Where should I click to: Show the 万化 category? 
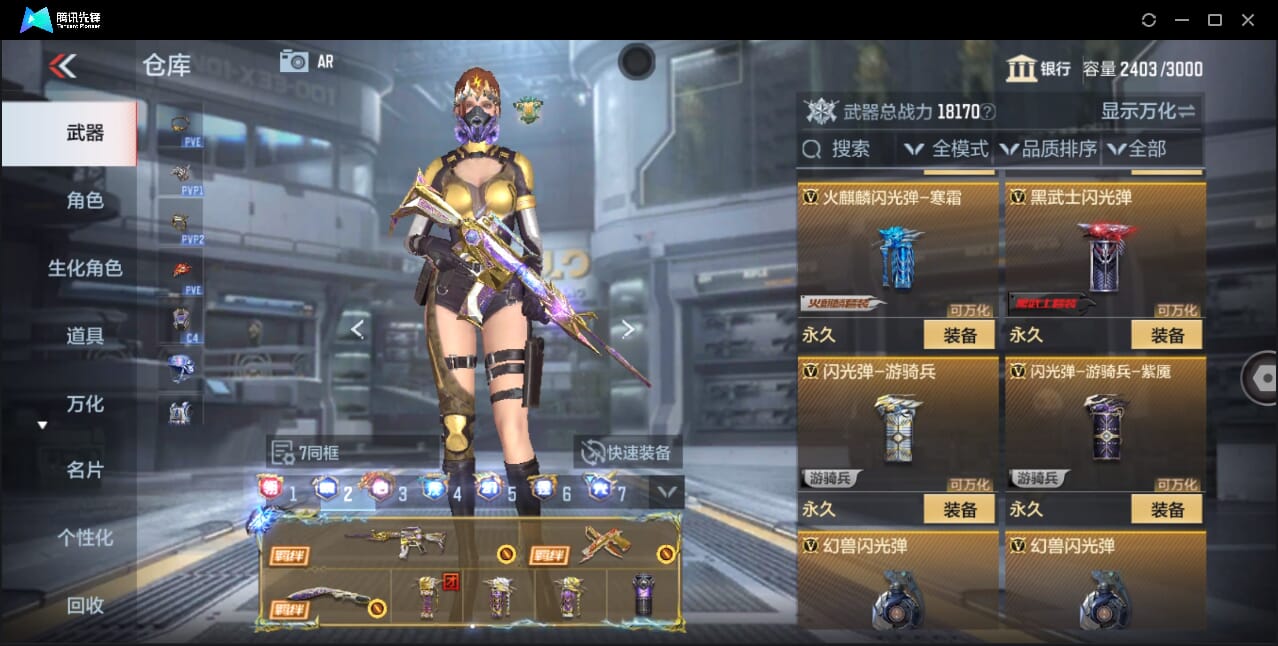point(85,404)
